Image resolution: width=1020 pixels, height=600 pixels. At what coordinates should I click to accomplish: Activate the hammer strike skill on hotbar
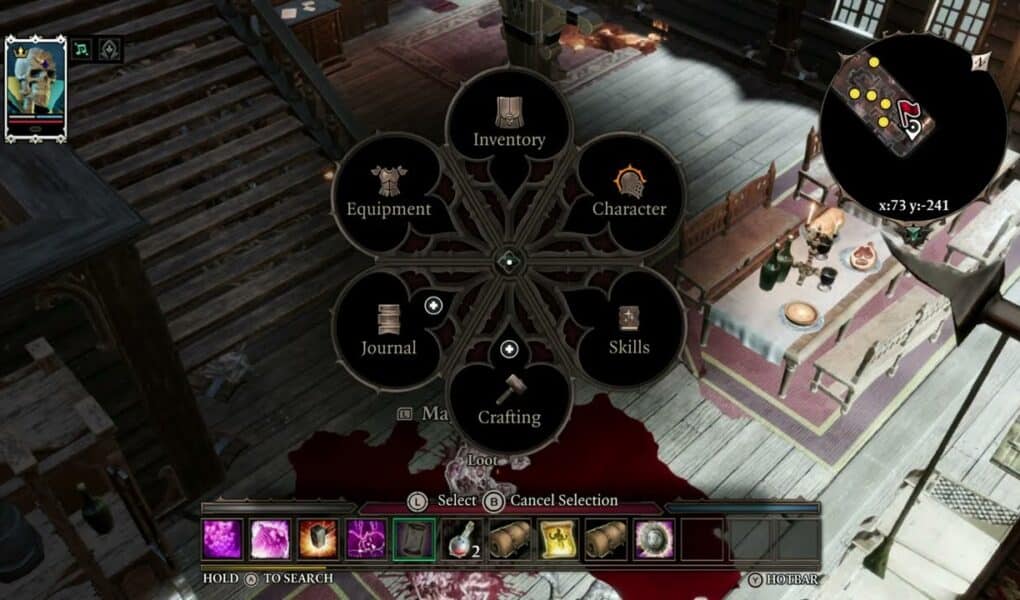pyautogui.click(x=318, y=540)
